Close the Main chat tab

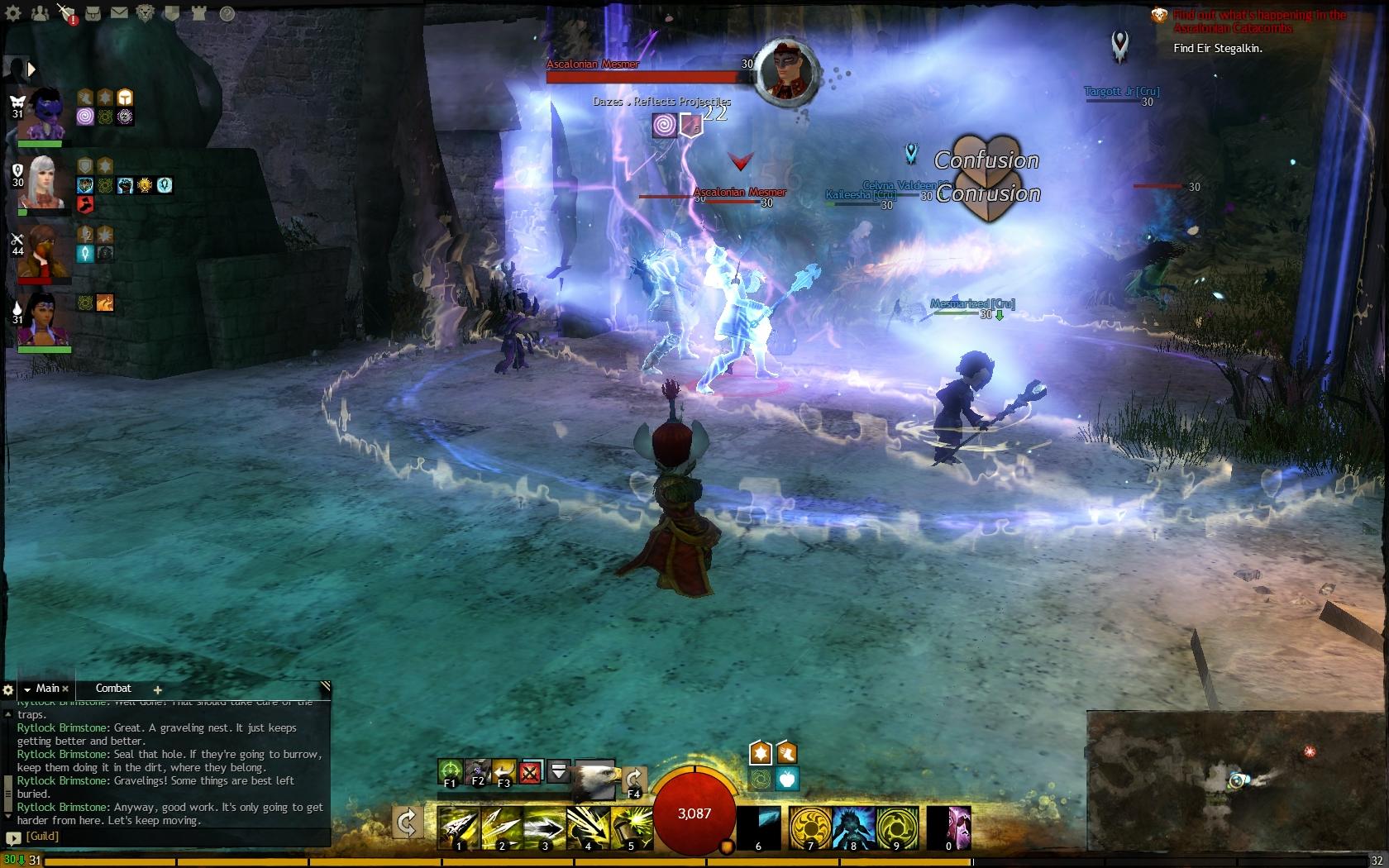(65, 689)
